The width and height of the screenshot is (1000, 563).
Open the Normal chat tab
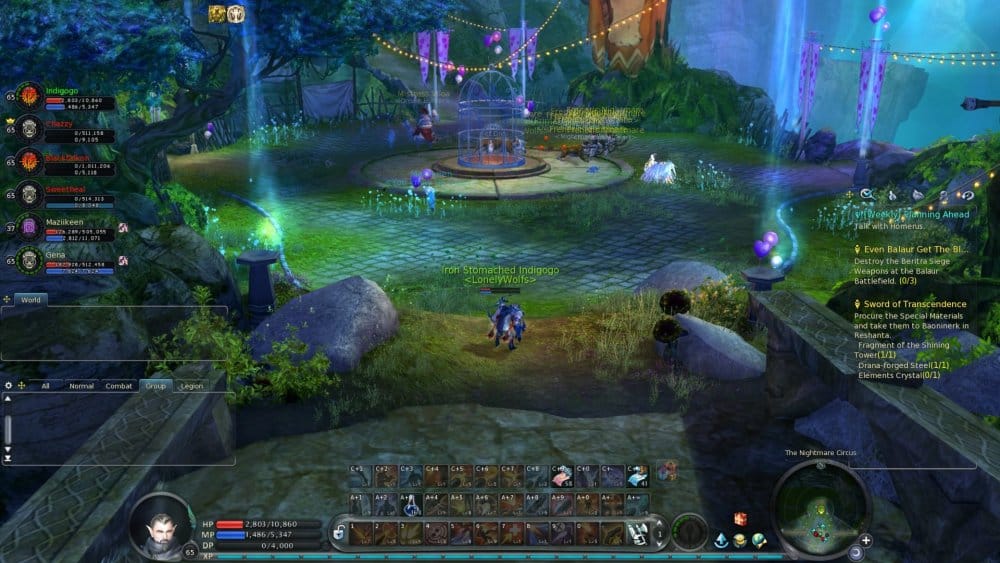coord(81,385)
